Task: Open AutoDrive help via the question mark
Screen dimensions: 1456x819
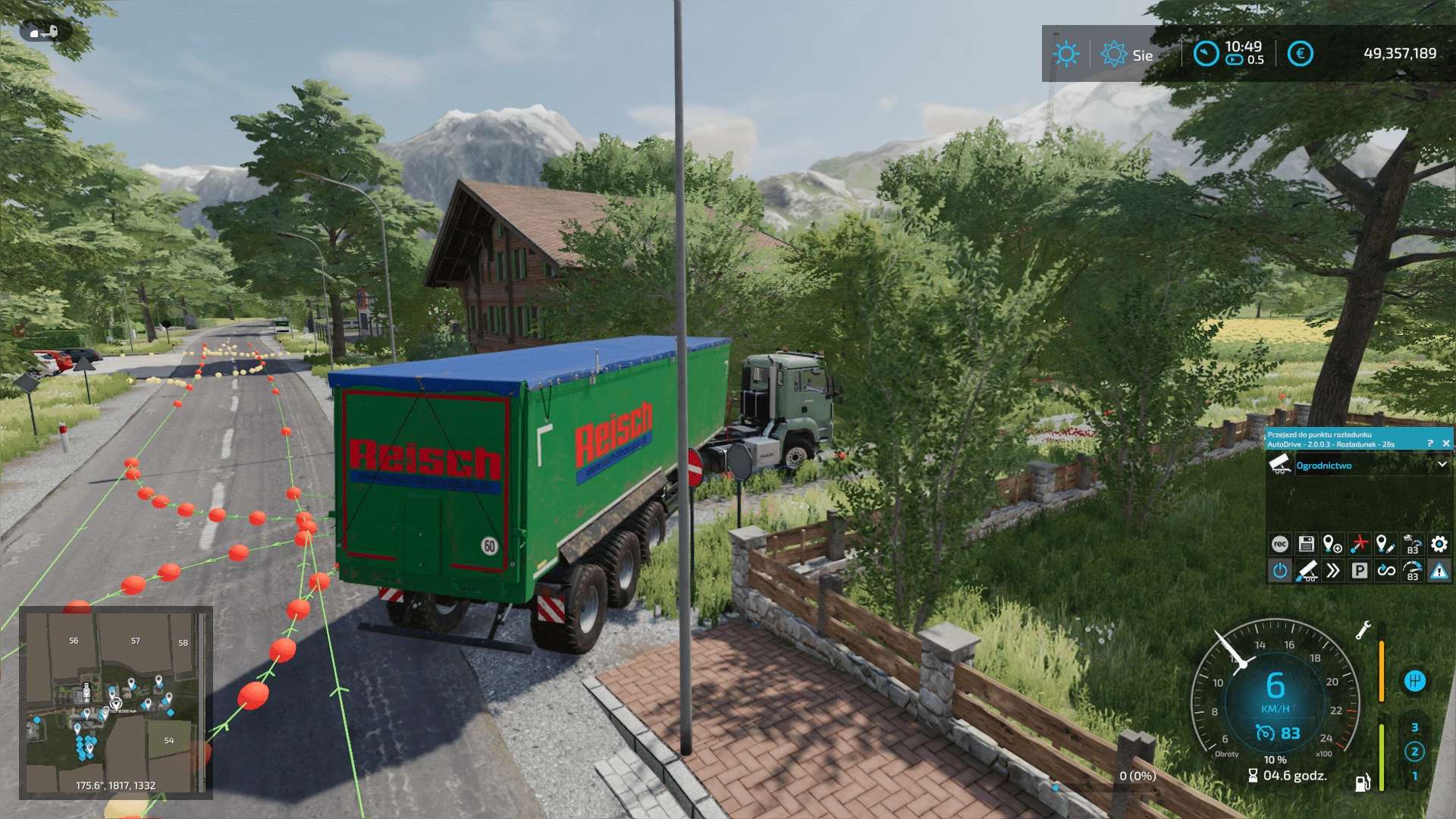Action: [1430, 444]
